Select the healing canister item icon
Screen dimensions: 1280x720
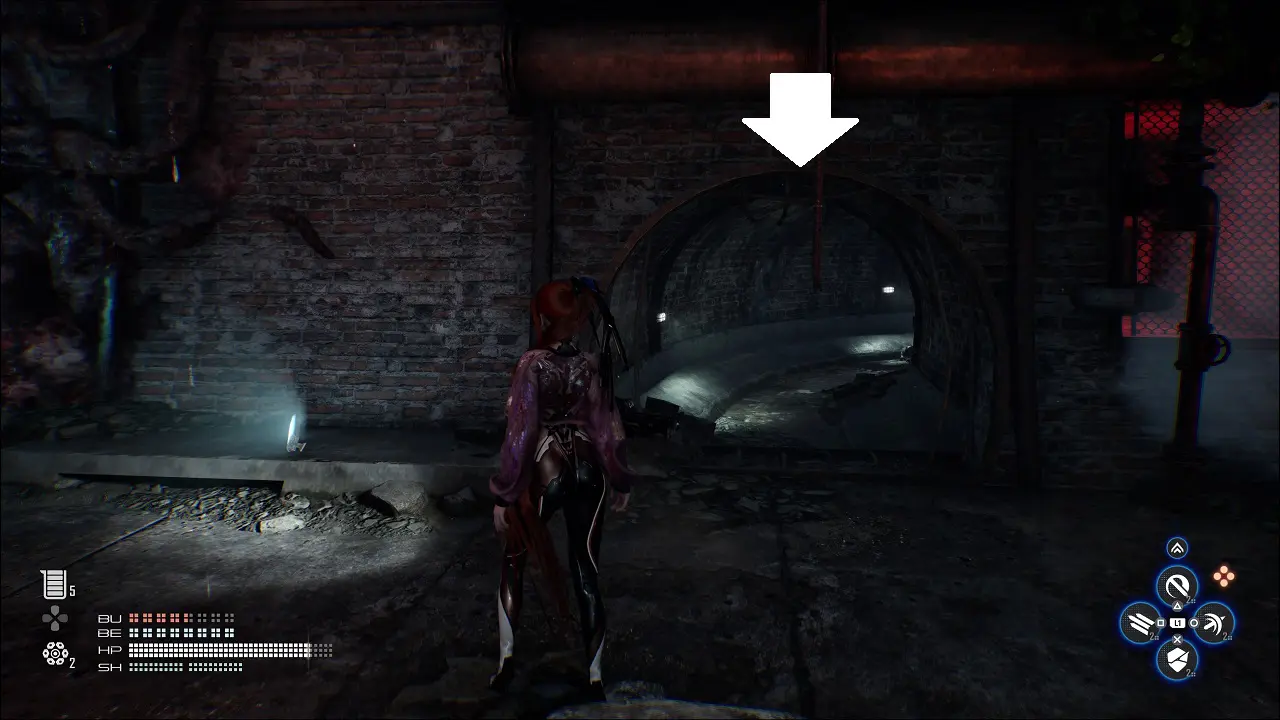(x=53, y=584)
